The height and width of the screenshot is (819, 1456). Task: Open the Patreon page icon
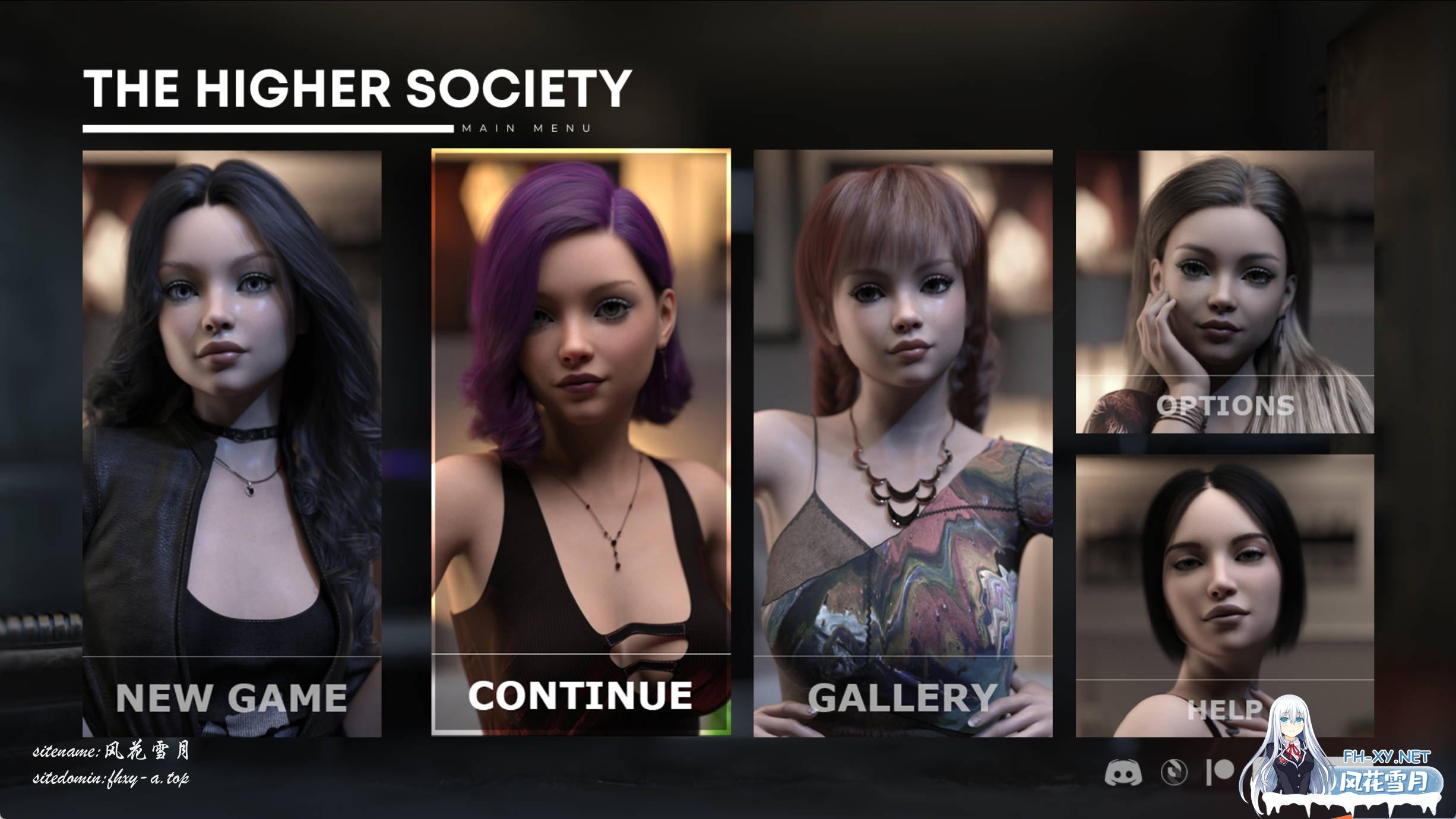pyautogui.click(x=1220, y=772)
